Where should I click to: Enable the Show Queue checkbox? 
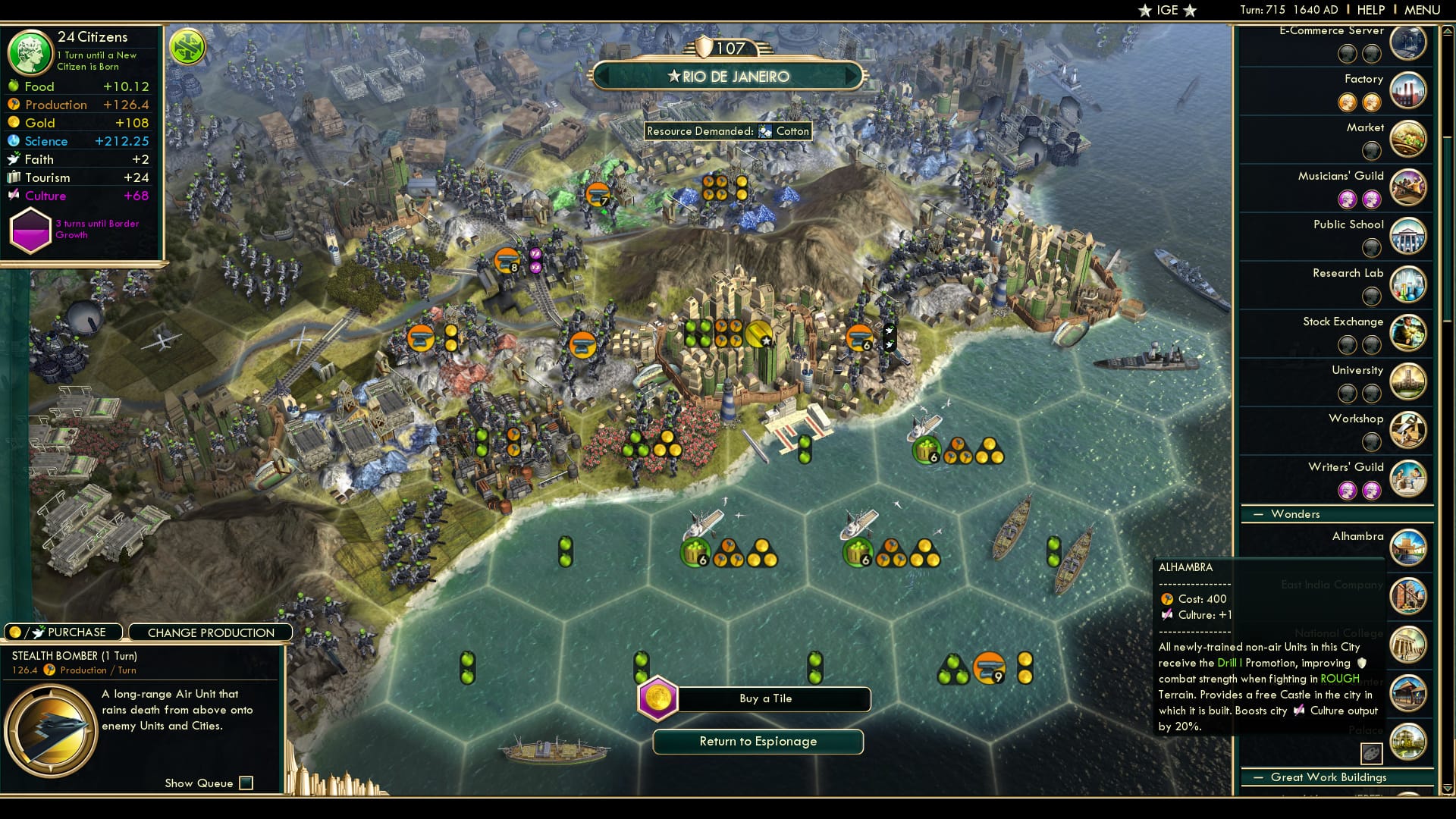[245, 783]
